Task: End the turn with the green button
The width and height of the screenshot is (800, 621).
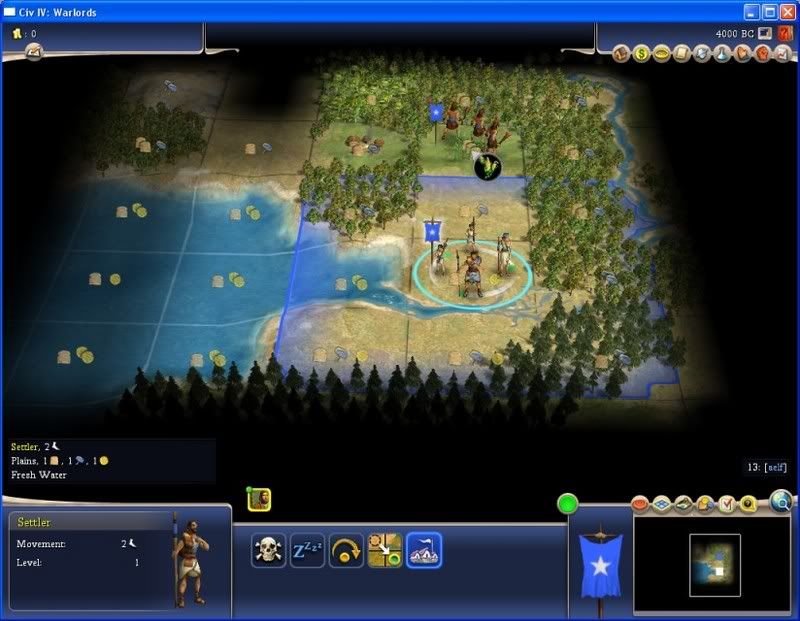Action: (x=567, y=504)
